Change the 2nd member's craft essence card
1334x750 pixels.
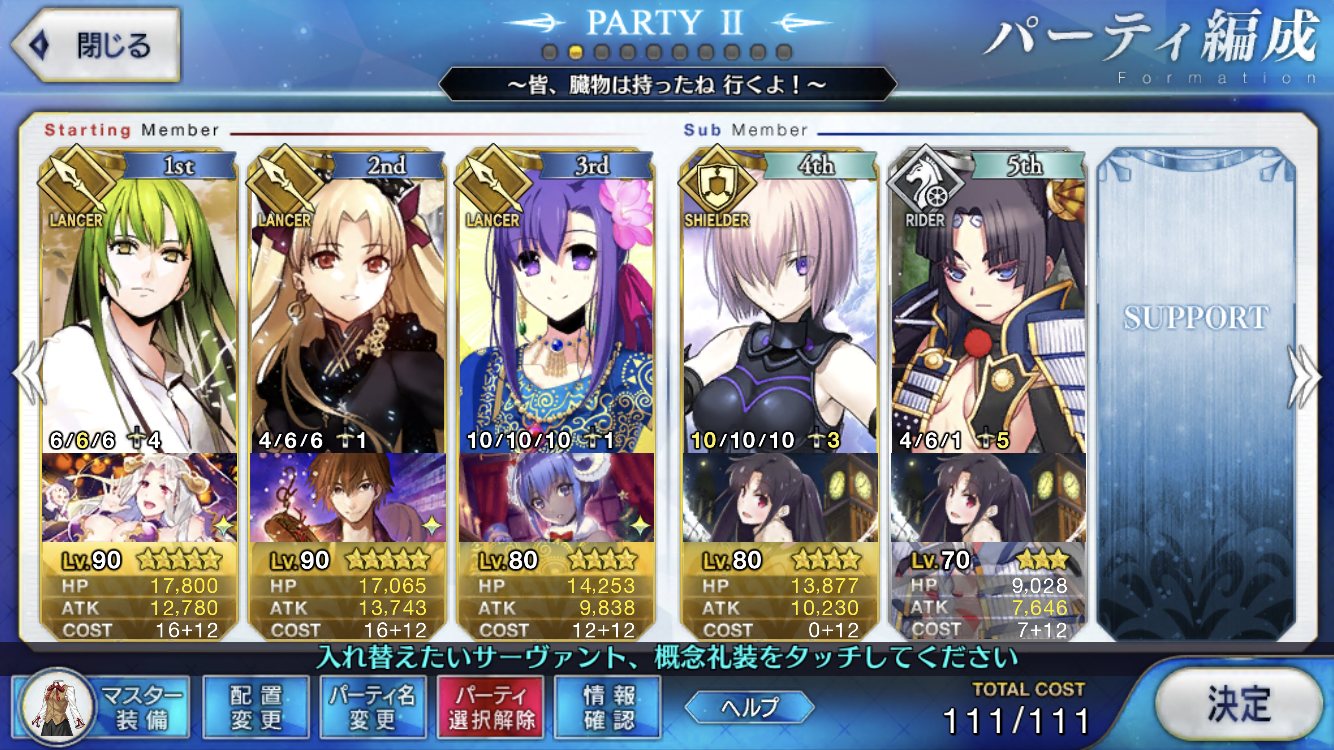348,497
